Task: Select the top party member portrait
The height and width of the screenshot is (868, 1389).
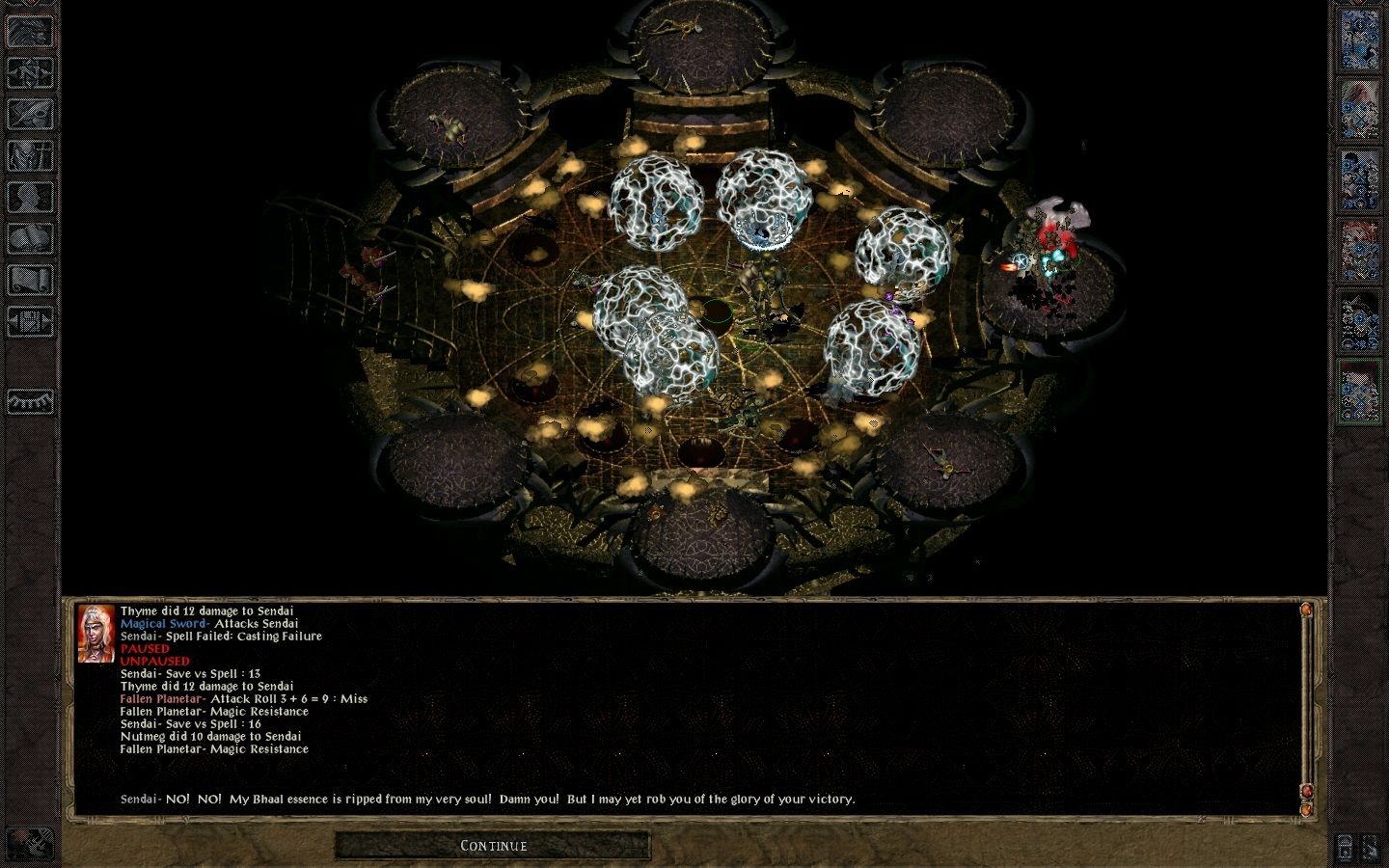Action: pyautogui.click(x=1362, y=39)
